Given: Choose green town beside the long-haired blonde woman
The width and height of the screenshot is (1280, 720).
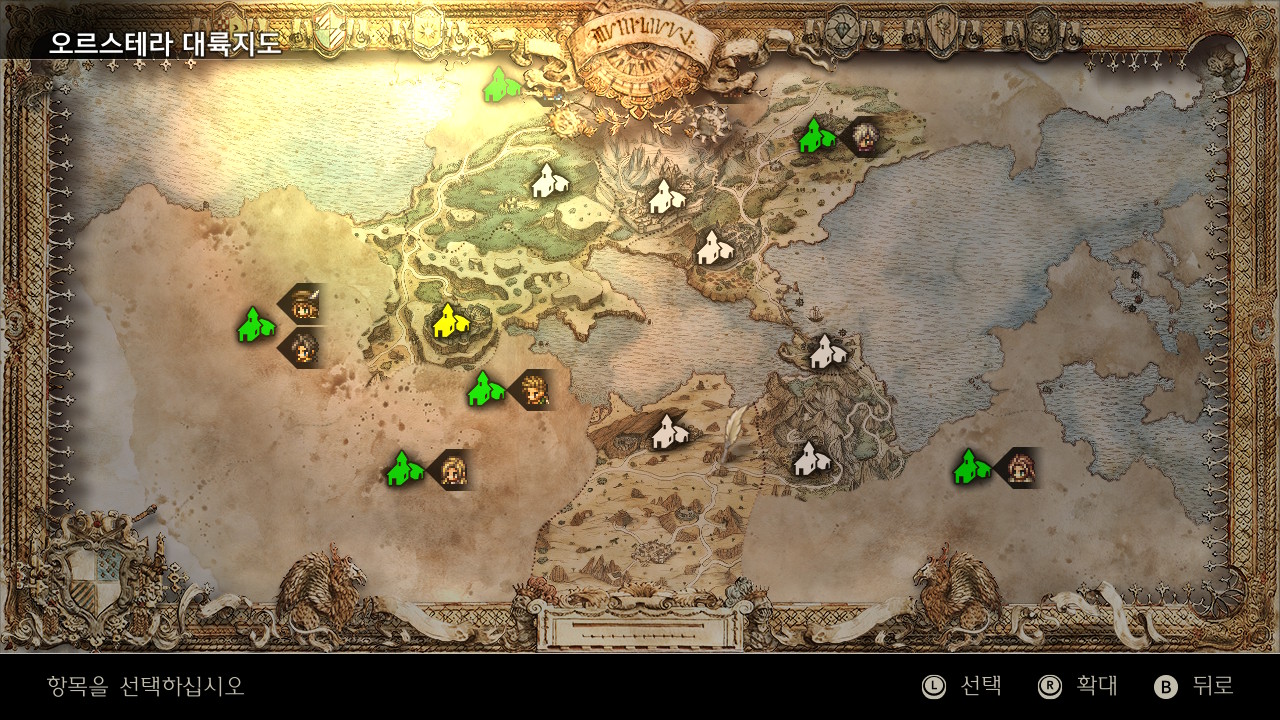Looking at the screenshot, I should pos(403,469).
